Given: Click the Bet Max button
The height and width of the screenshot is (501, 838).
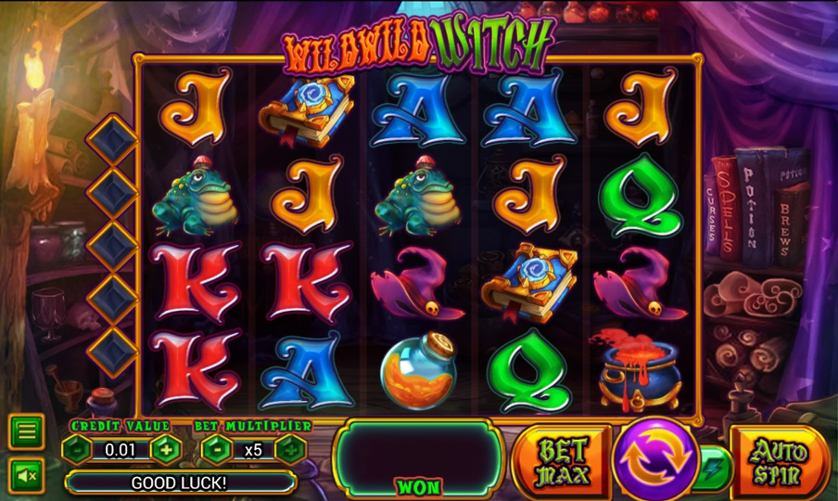Looking at the screenshot, I should [563, 462].
